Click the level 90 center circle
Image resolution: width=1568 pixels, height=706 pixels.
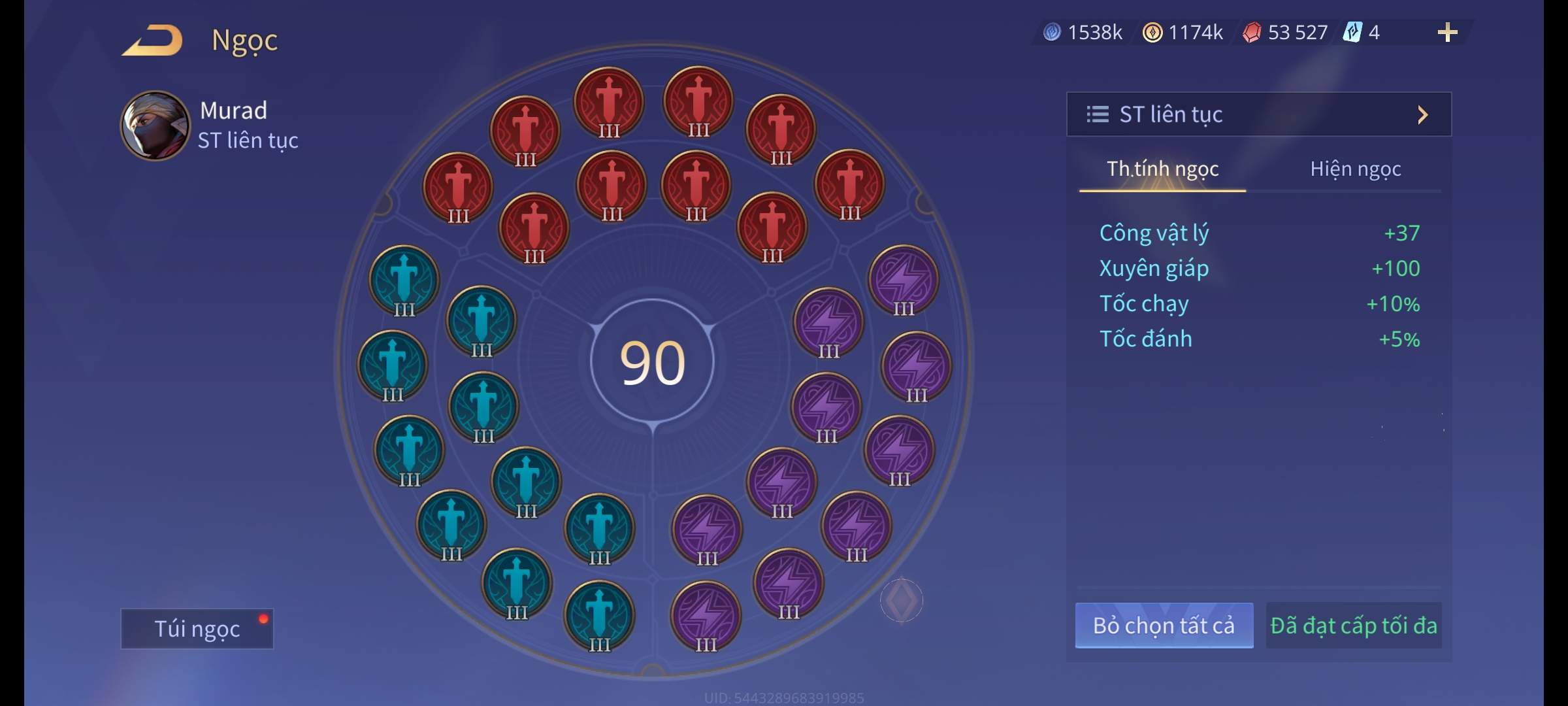[652, 363]
